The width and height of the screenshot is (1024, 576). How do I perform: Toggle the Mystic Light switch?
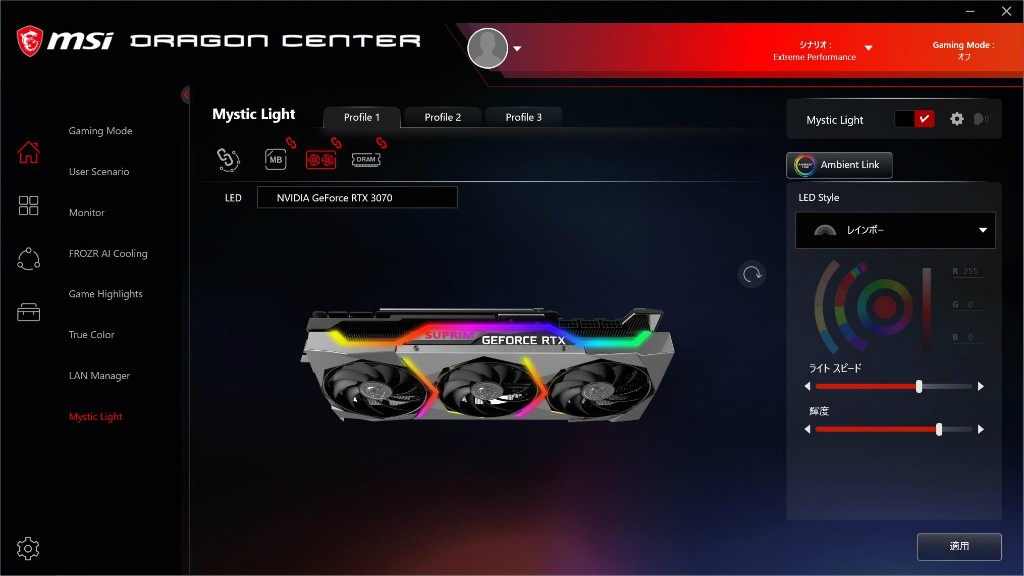[914, 119]
